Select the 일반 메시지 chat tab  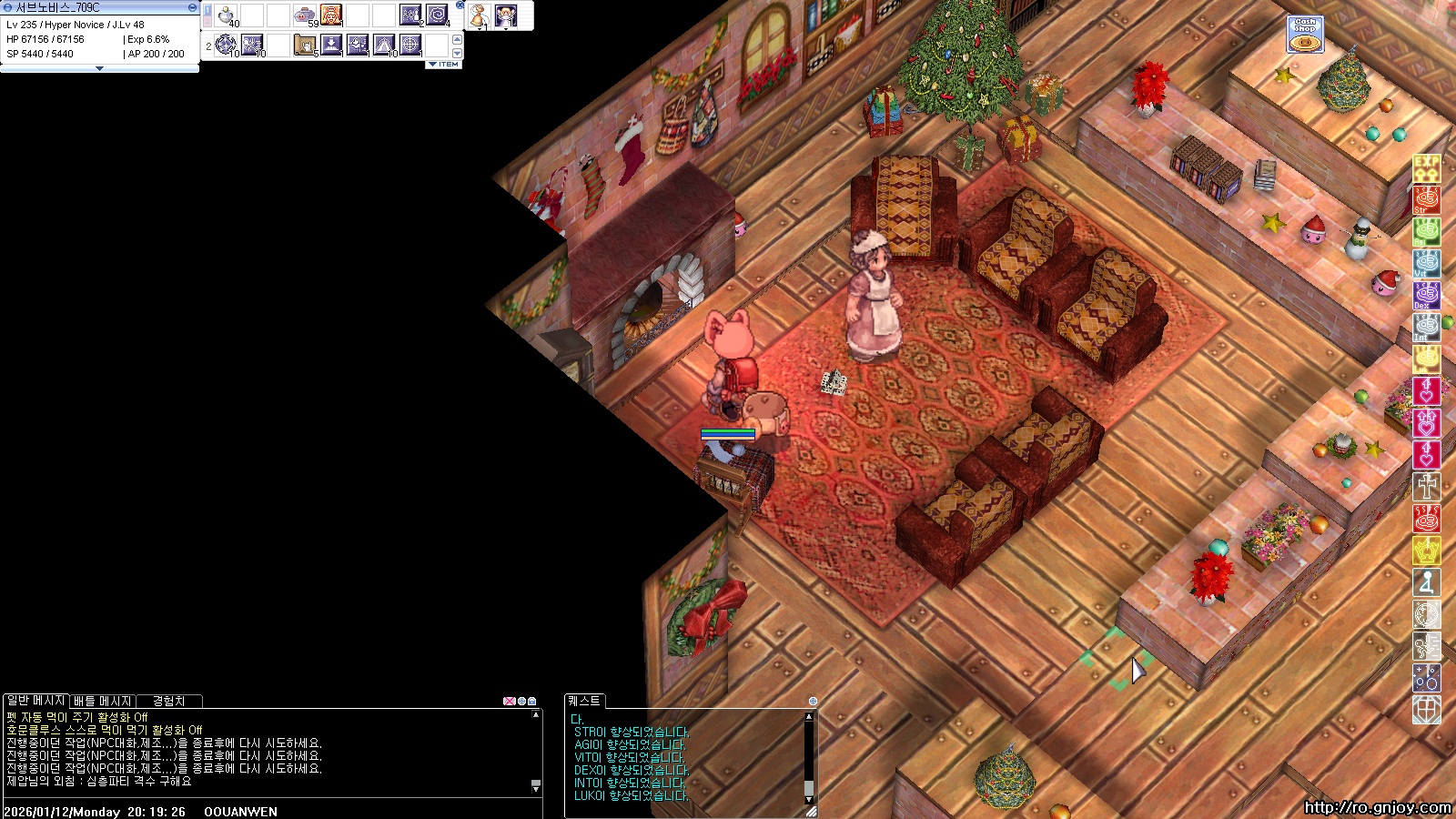35,701
